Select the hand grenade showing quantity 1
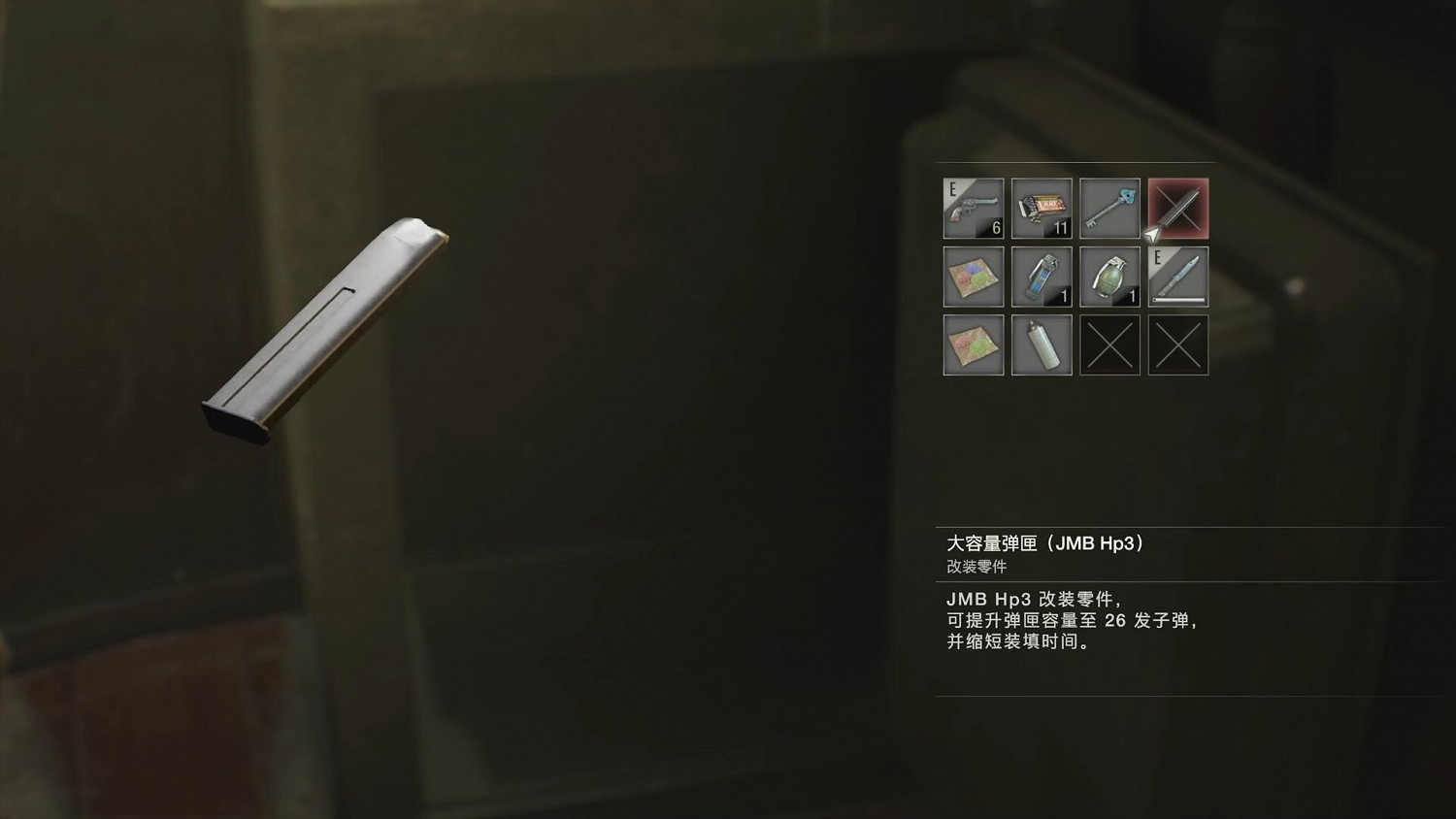 [x=1109, y=277]
